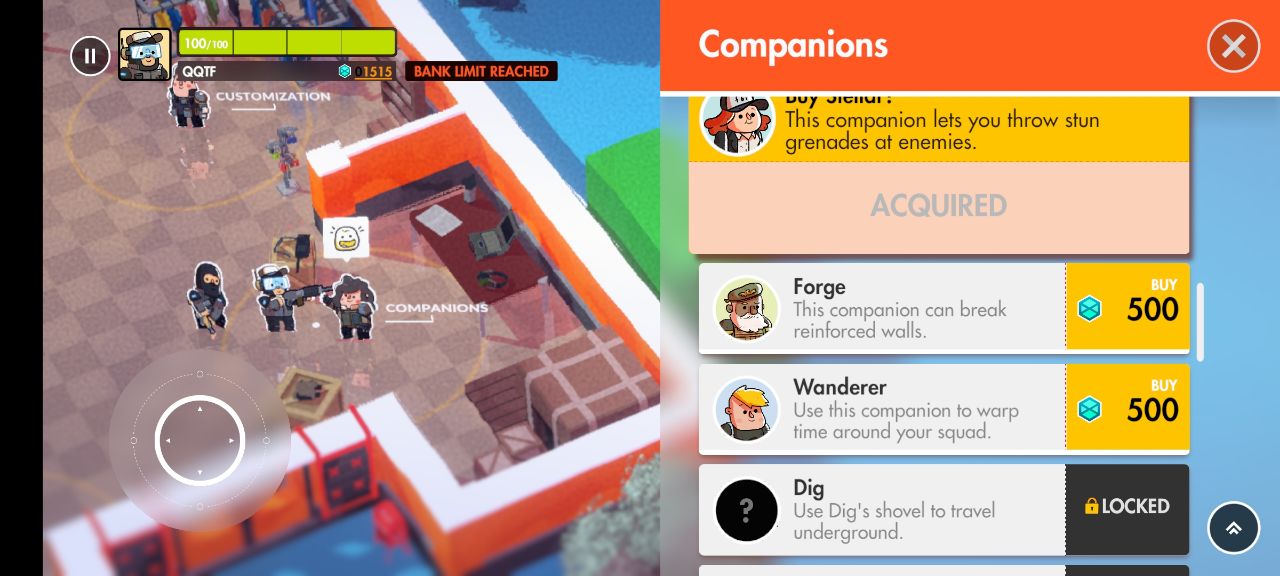Select the Forge companion portrait
The image size is (1280, 576).
[x=746, y=308]
